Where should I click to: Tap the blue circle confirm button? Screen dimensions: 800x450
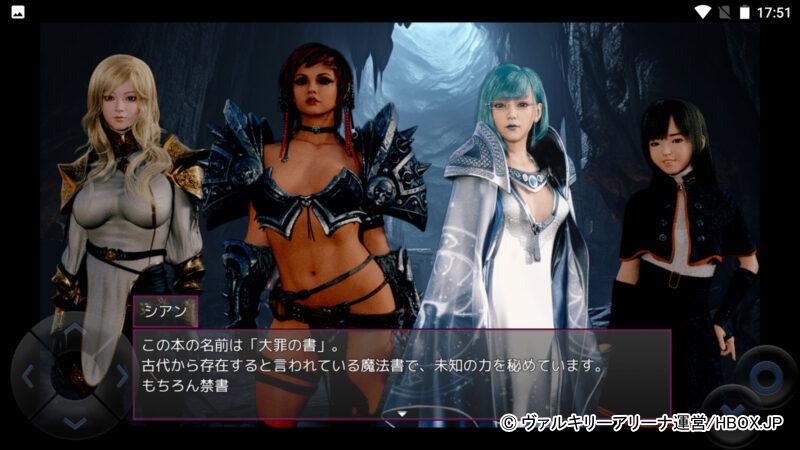point(768,376)
